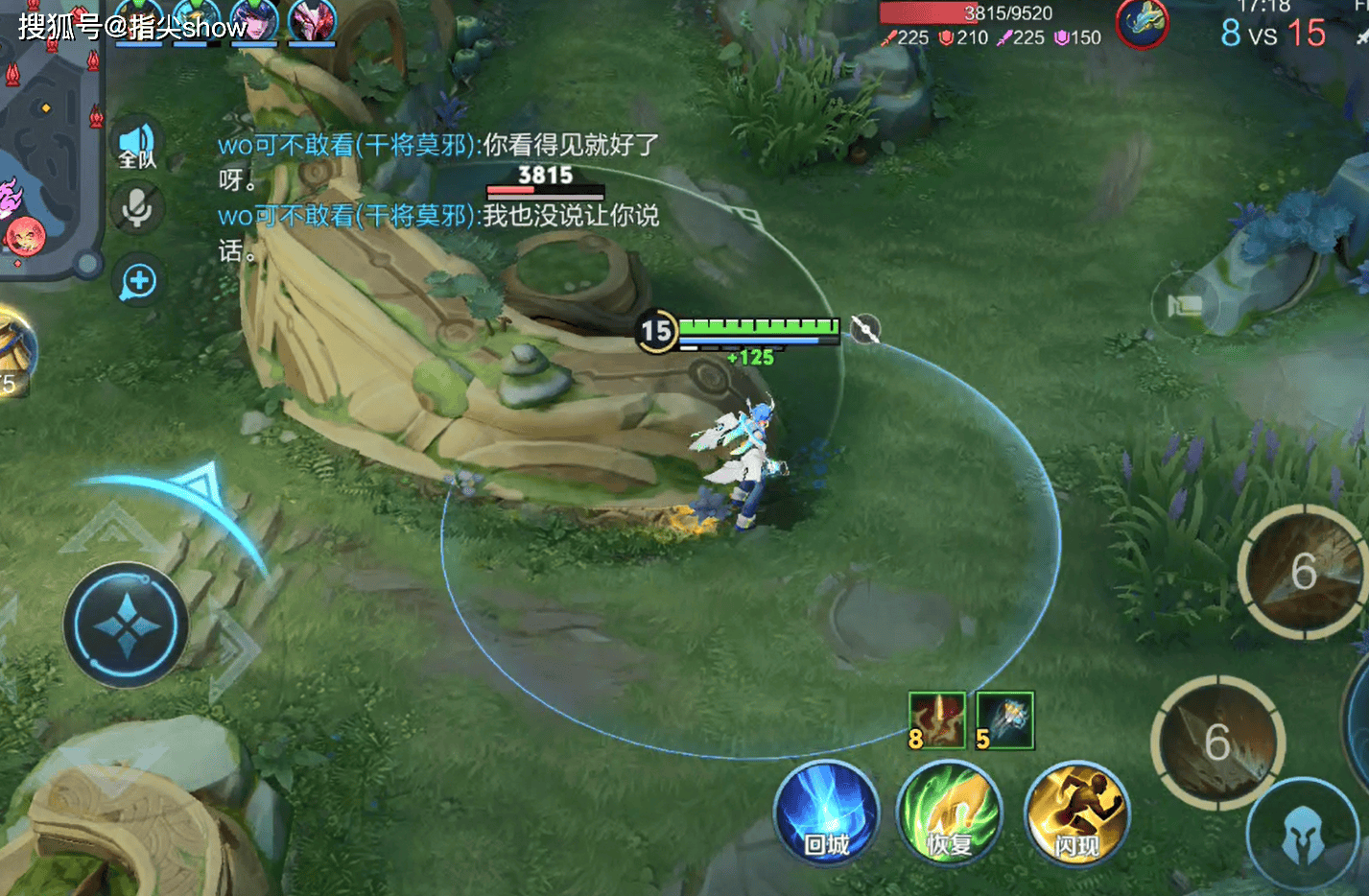Image resolution: width=1369 pixels, height=896 pixels.
Task: Tap the virtual movement joystick center
Action: click(127, 625)
